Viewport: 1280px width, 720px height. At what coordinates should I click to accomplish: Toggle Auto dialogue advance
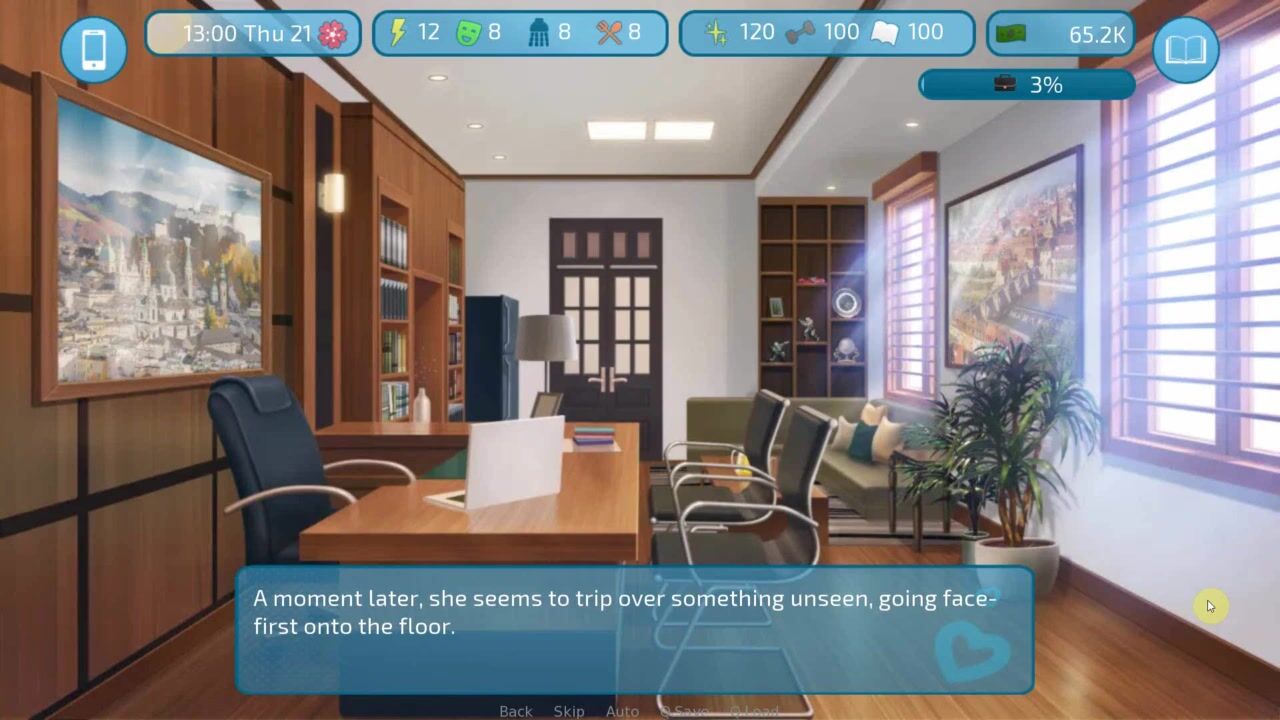[x=622, y=711]
